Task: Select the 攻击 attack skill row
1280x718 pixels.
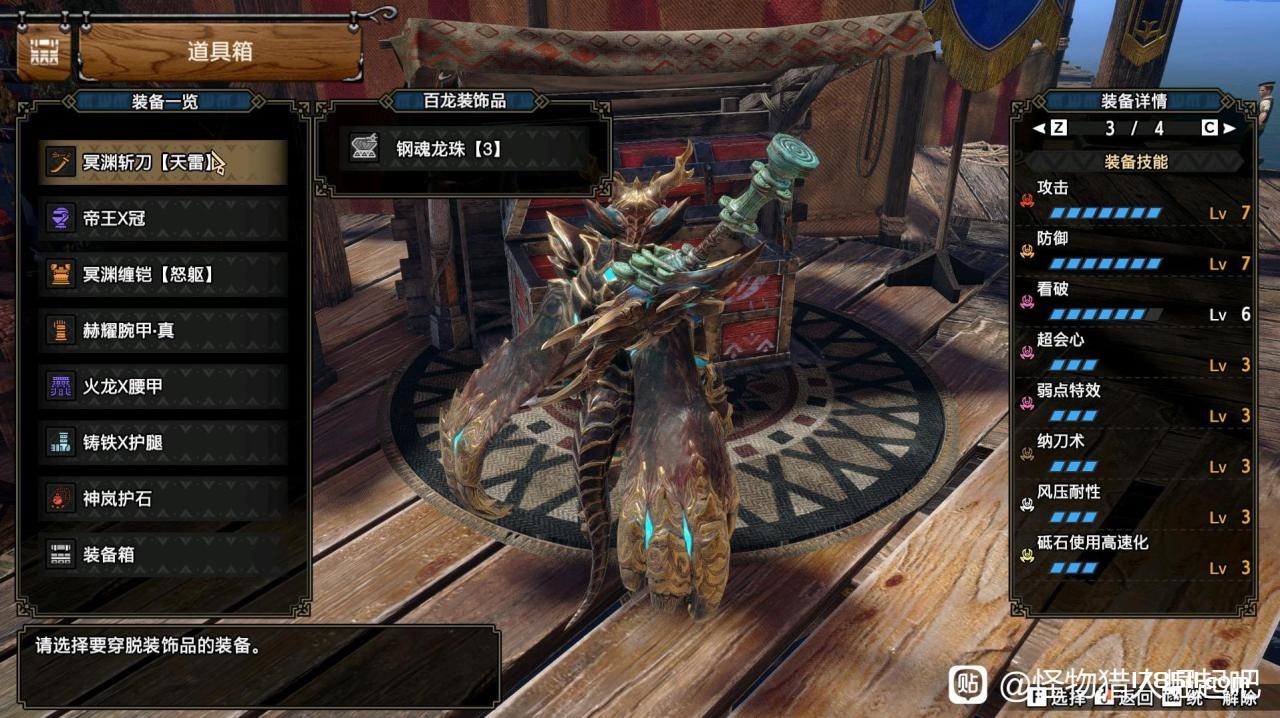Action: (x=1135, y=200)
